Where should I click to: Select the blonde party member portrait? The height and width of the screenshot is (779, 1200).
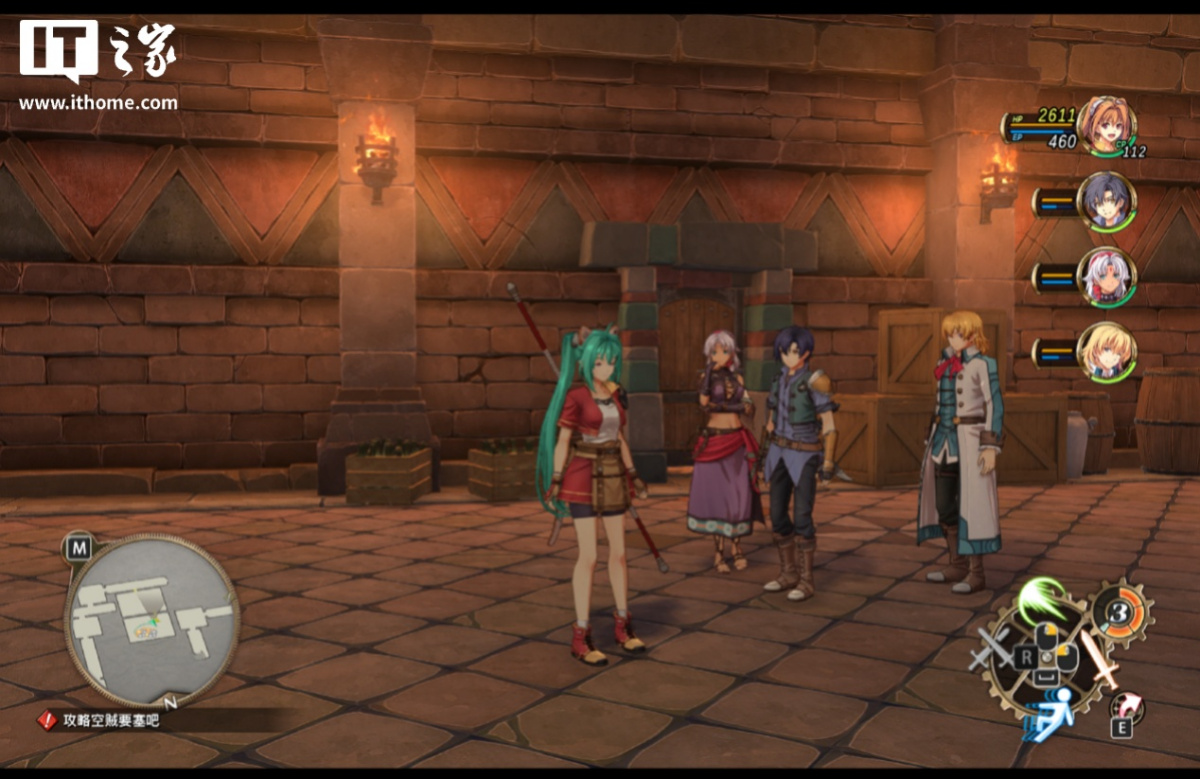click(x=1106, y=352)
